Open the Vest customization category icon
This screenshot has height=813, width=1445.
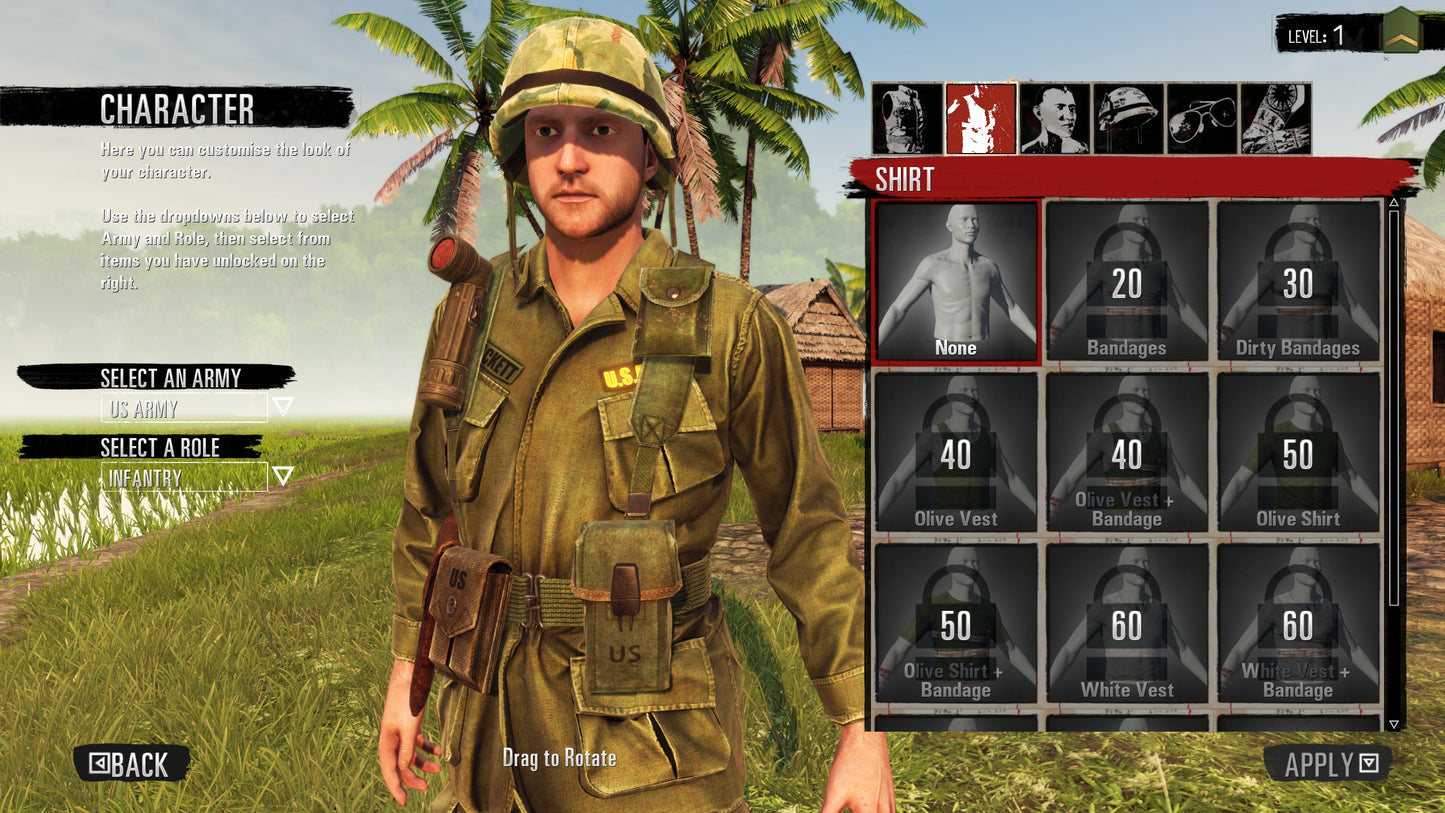pos(907,118)
